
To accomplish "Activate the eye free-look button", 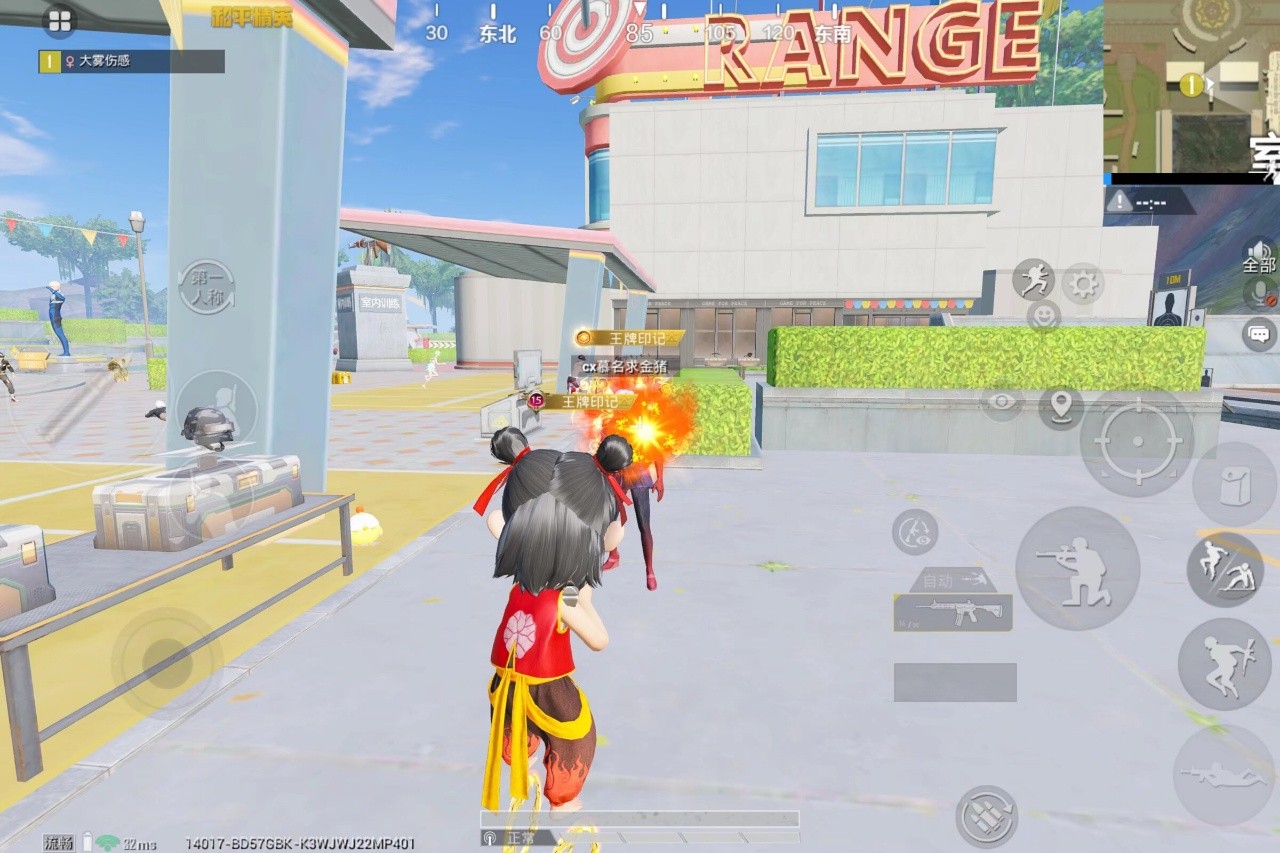I will 1001,404.
